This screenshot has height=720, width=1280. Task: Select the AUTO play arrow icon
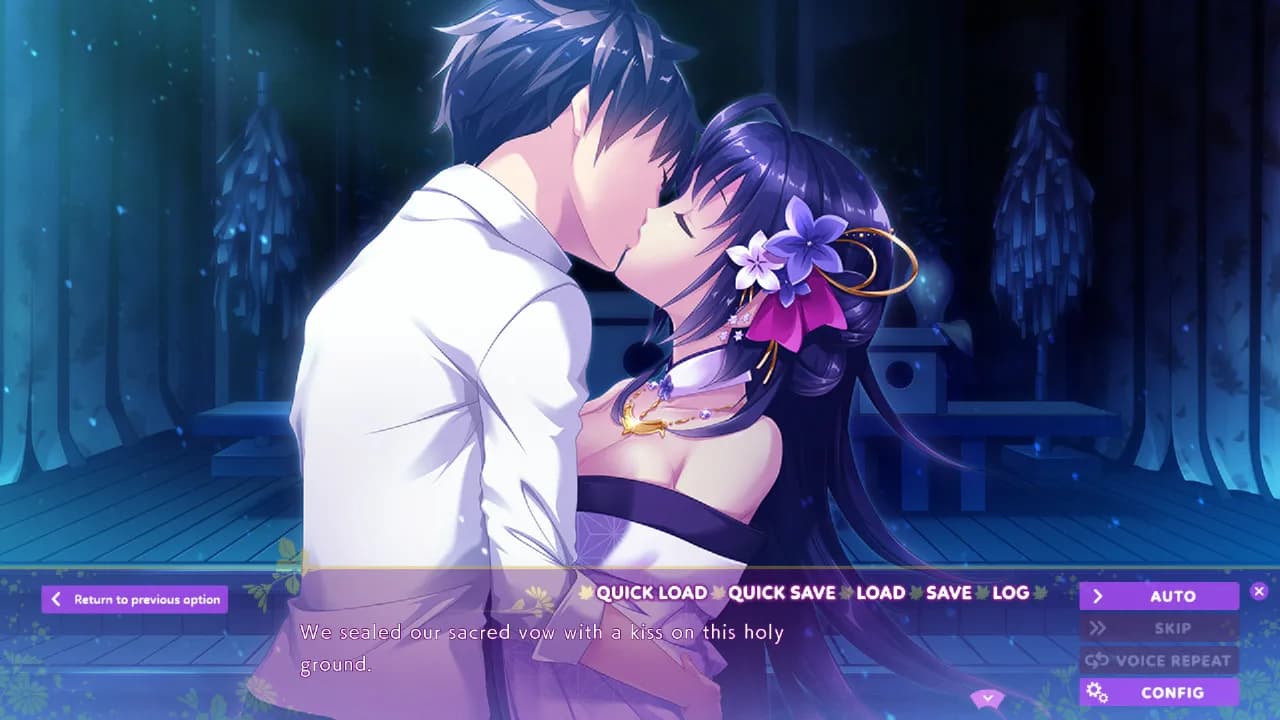[x=1100, y=595]
